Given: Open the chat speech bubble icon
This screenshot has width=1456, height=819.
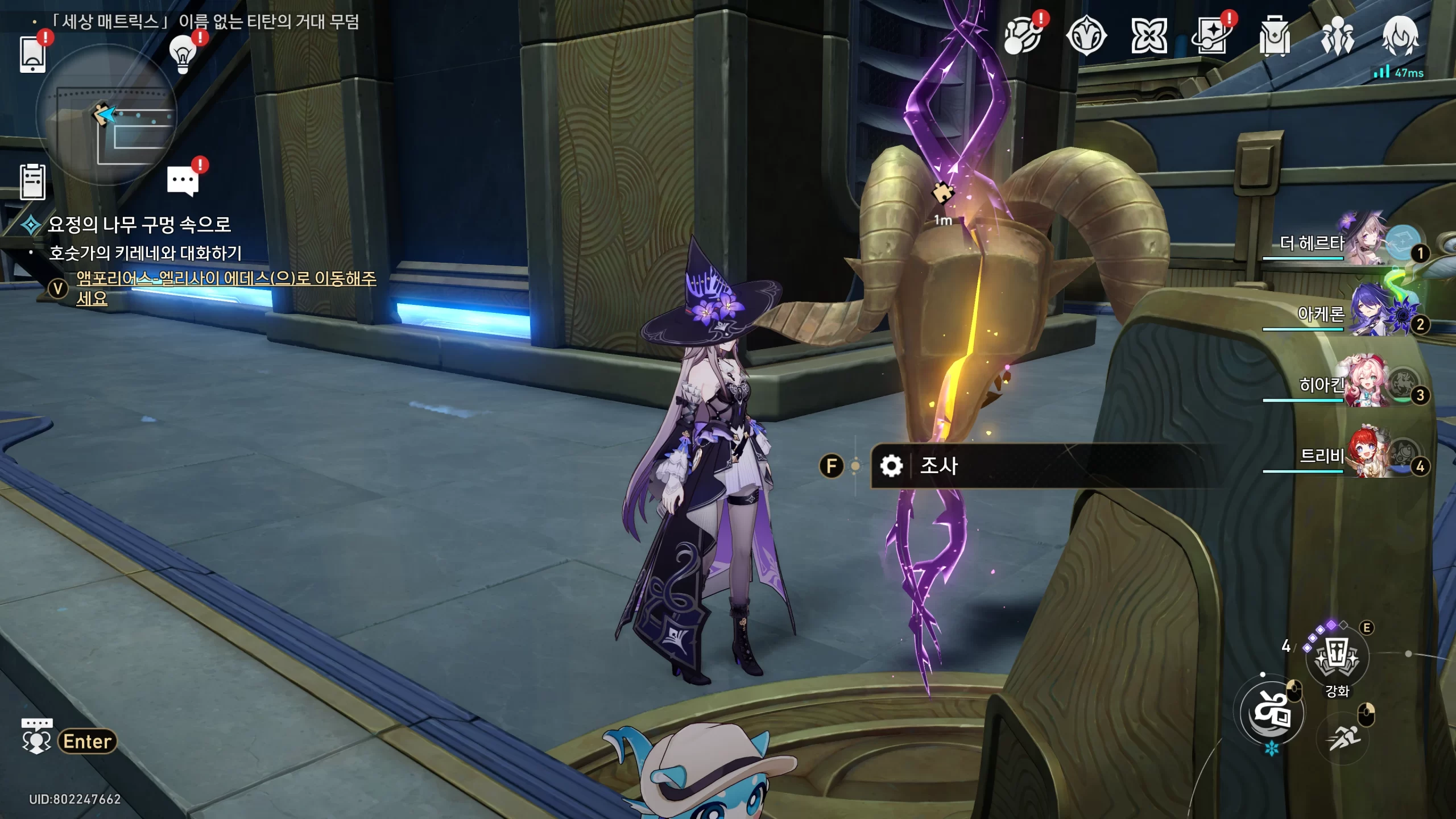Looking at the screenshot, I should tap(183, 181).
